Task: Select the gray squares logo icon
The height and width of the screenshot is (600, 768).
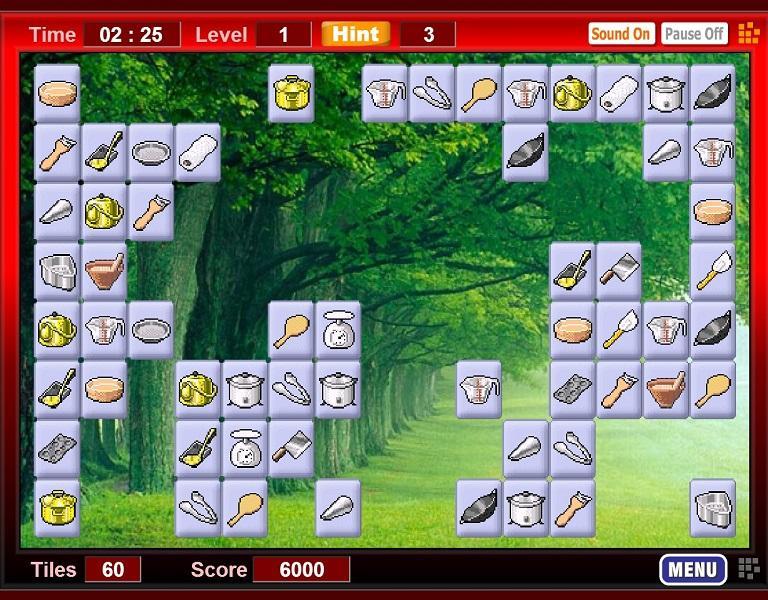Action: (748, 569)
